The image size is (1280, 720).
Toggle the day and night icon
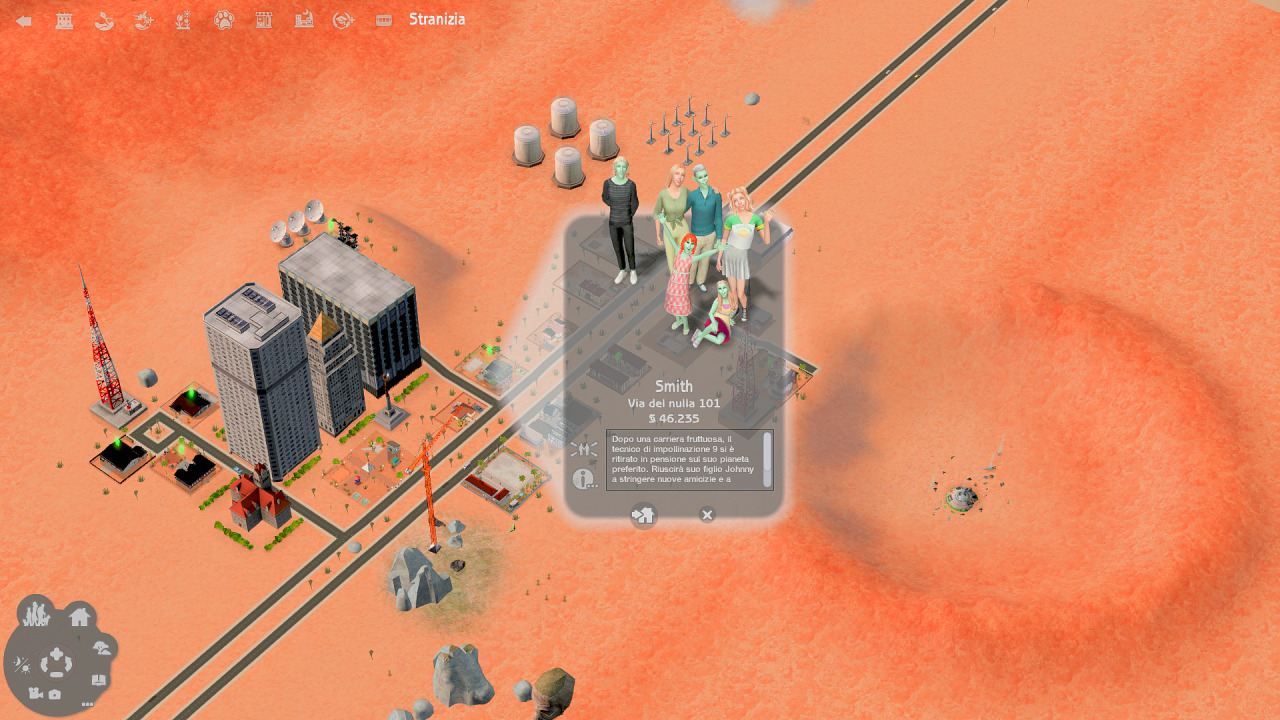point(22,665)
